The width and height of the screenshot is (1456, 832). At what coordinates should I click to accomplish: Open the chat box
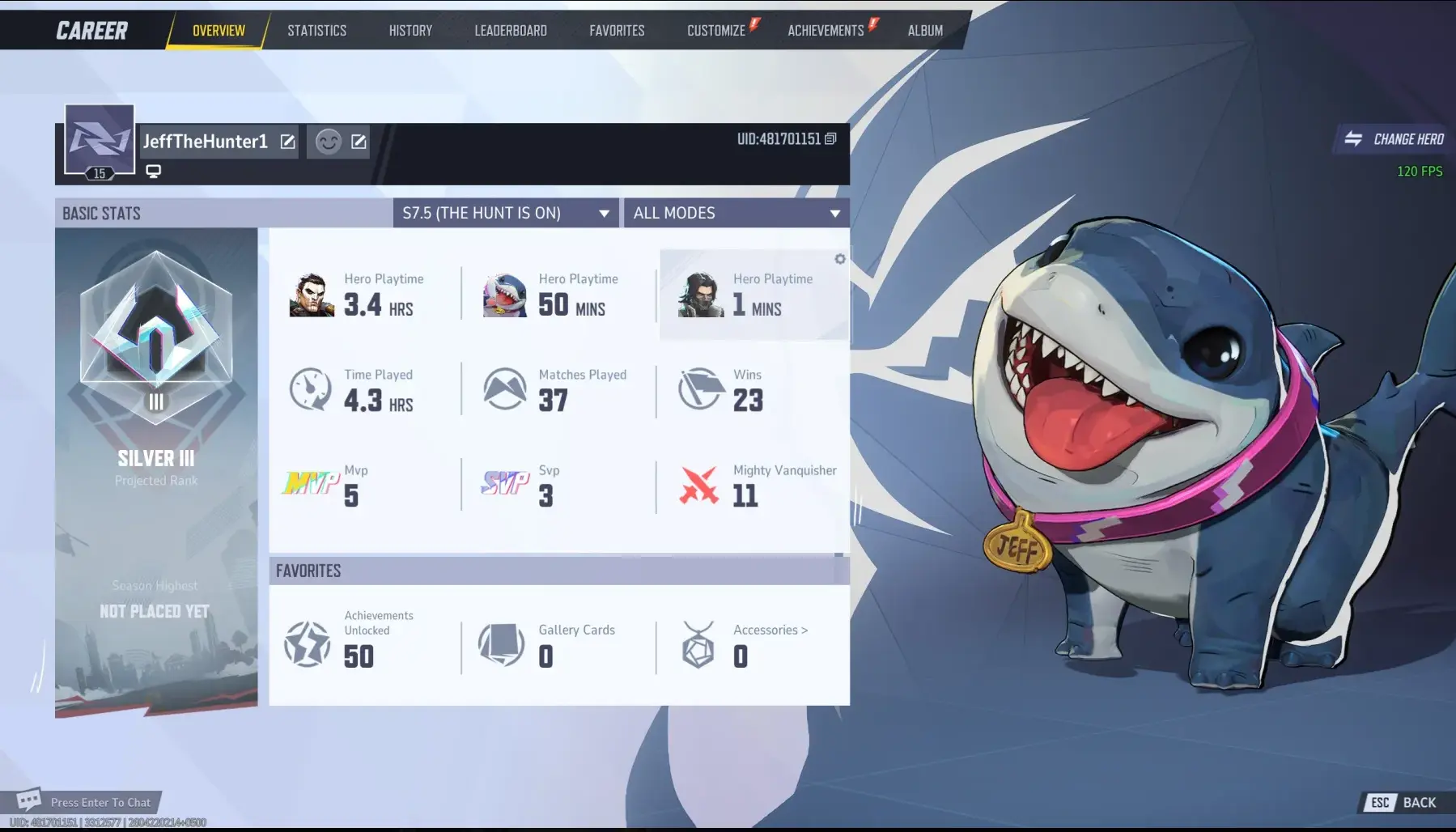87,802
